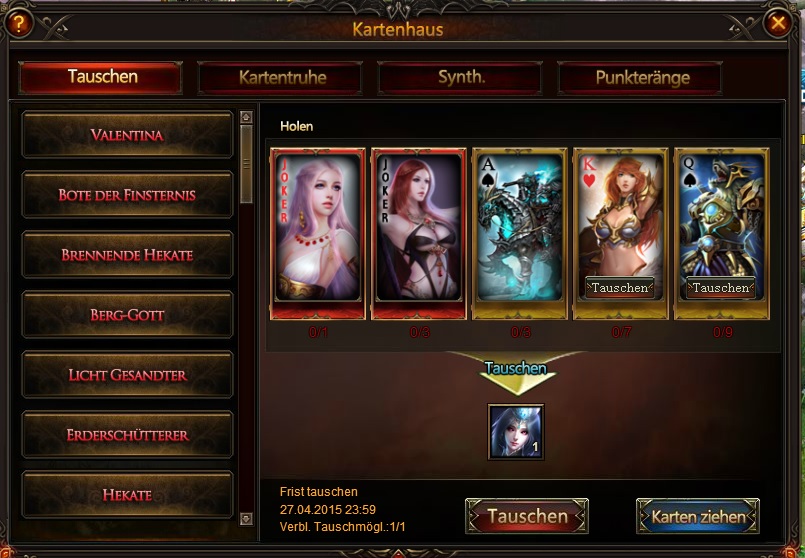
Task: Select the Hekate list entry
Action: click(127, 495)
